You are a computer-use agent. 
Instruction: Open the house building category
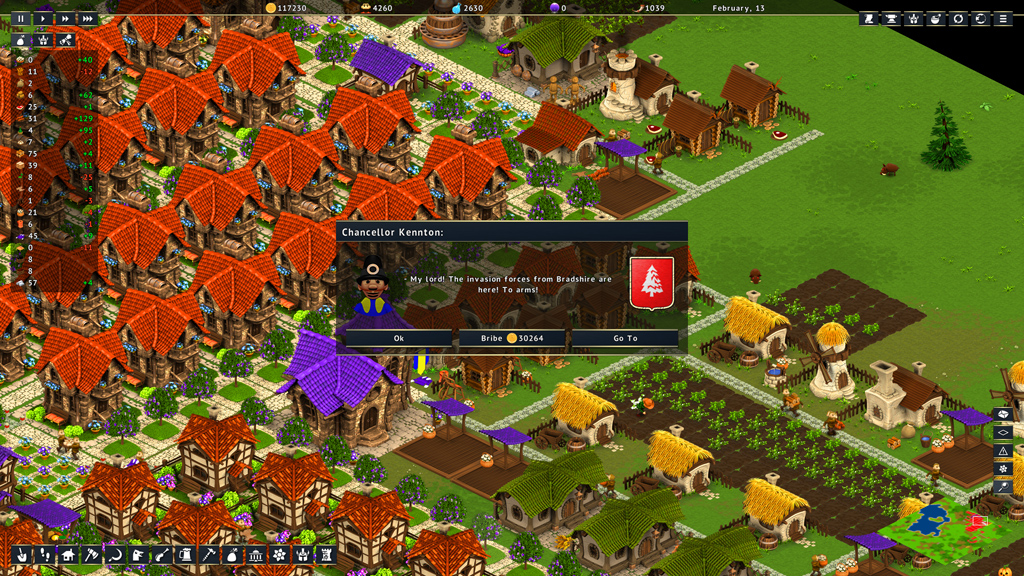(x=67, y=555)
